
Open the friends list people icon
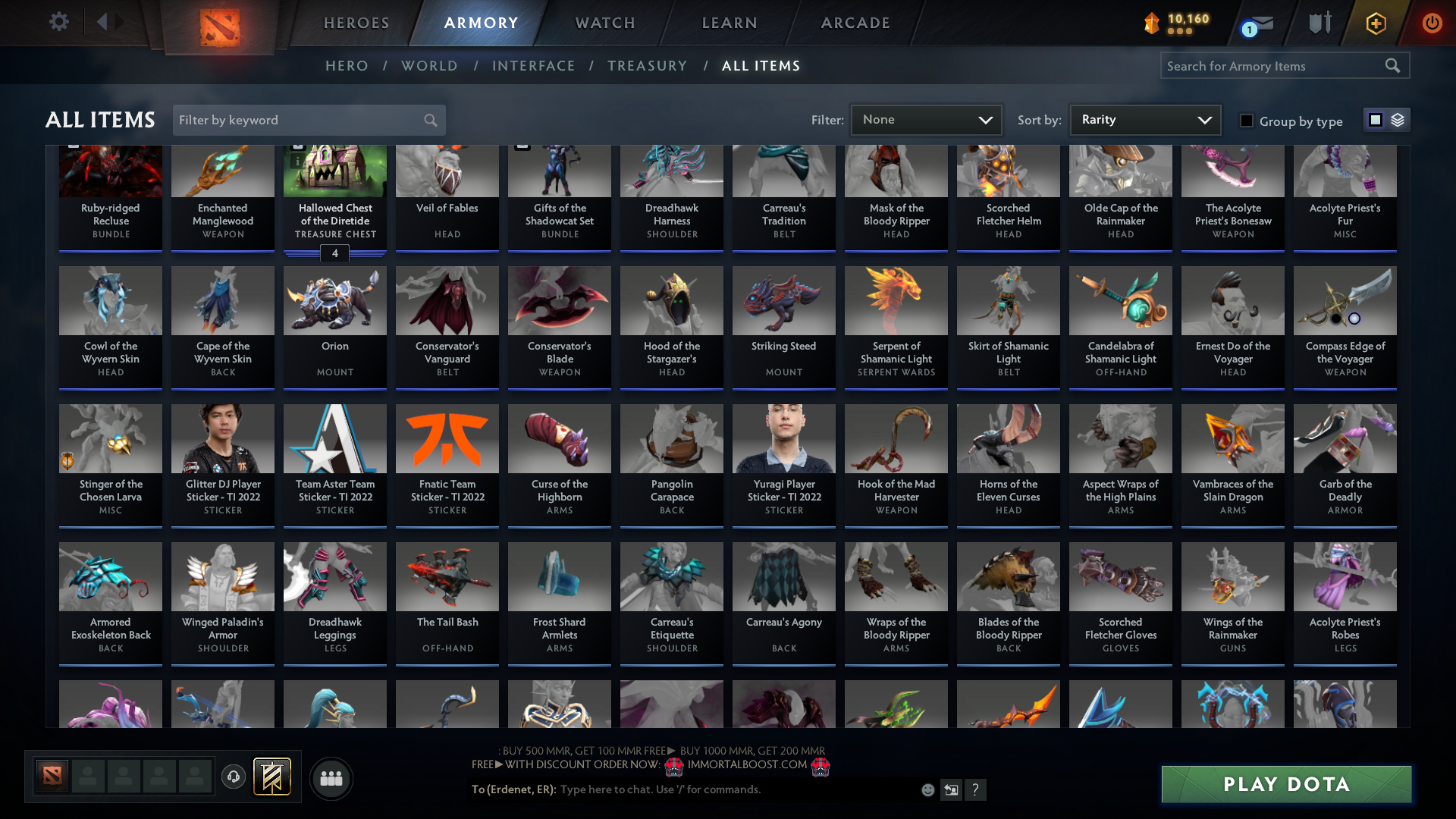click(x=331, y=778)
